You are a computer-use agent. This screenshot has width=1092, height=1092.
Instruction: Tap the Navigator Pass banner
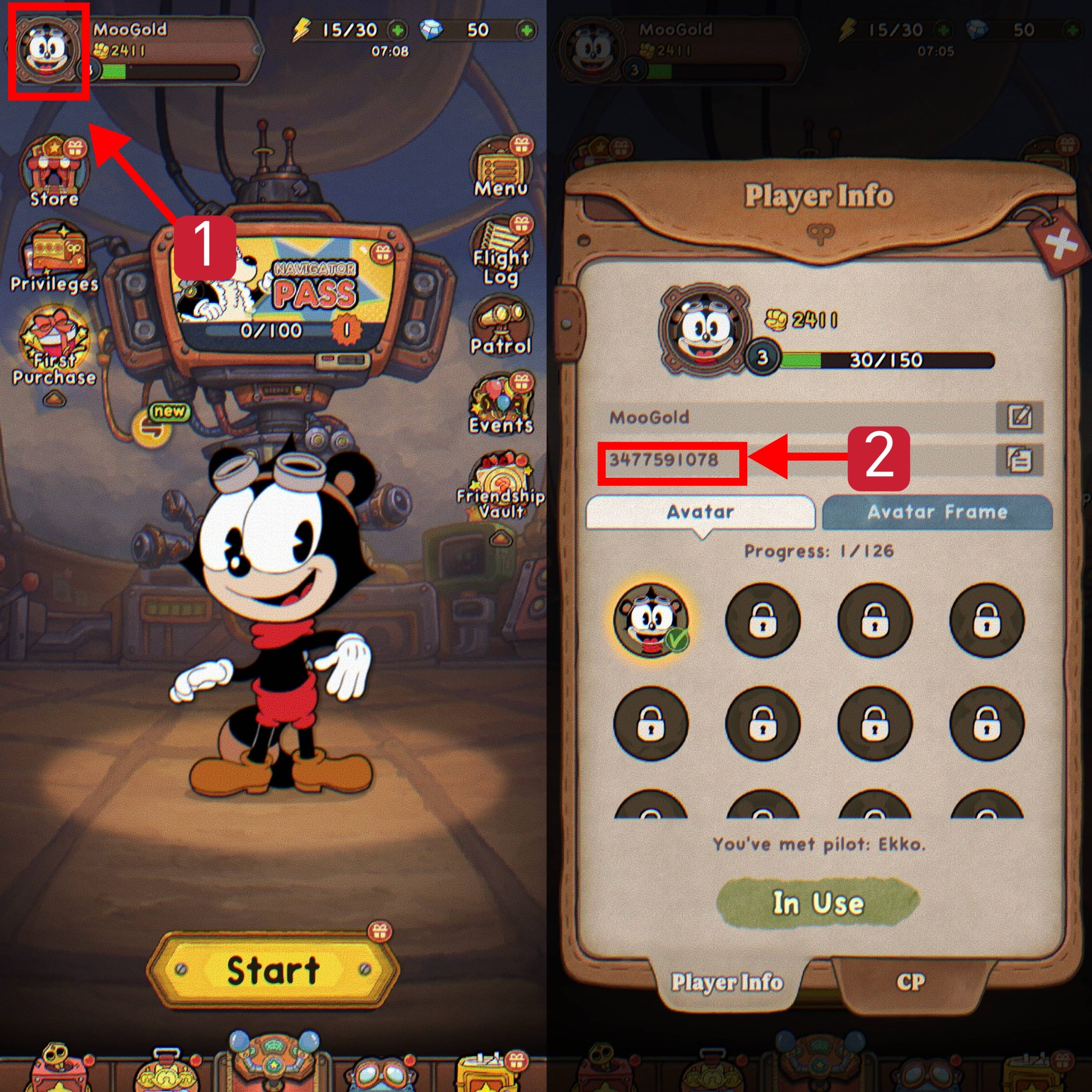click(283, 288)
